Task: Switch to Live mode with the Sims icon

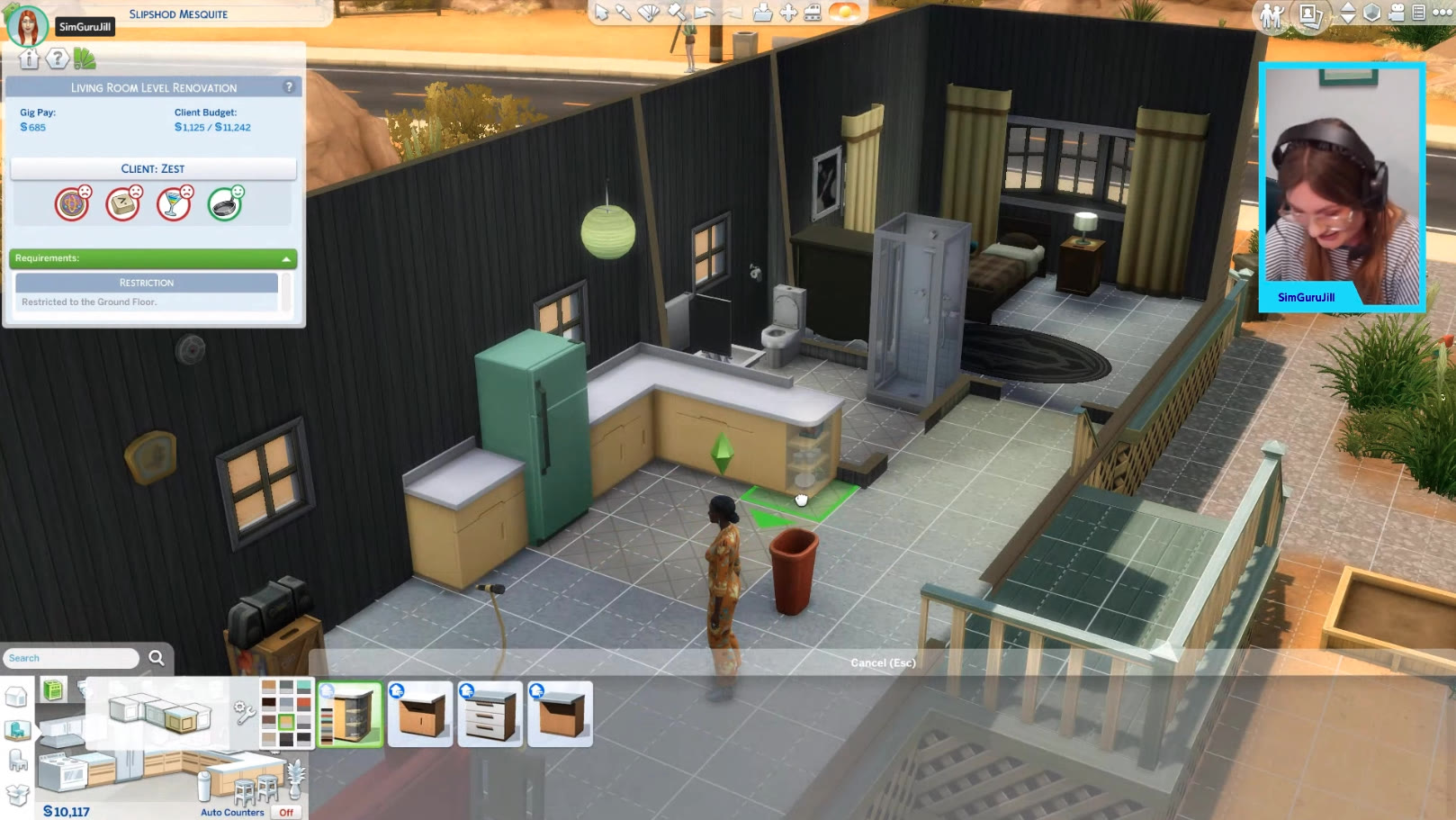Action: [1272, 15]
